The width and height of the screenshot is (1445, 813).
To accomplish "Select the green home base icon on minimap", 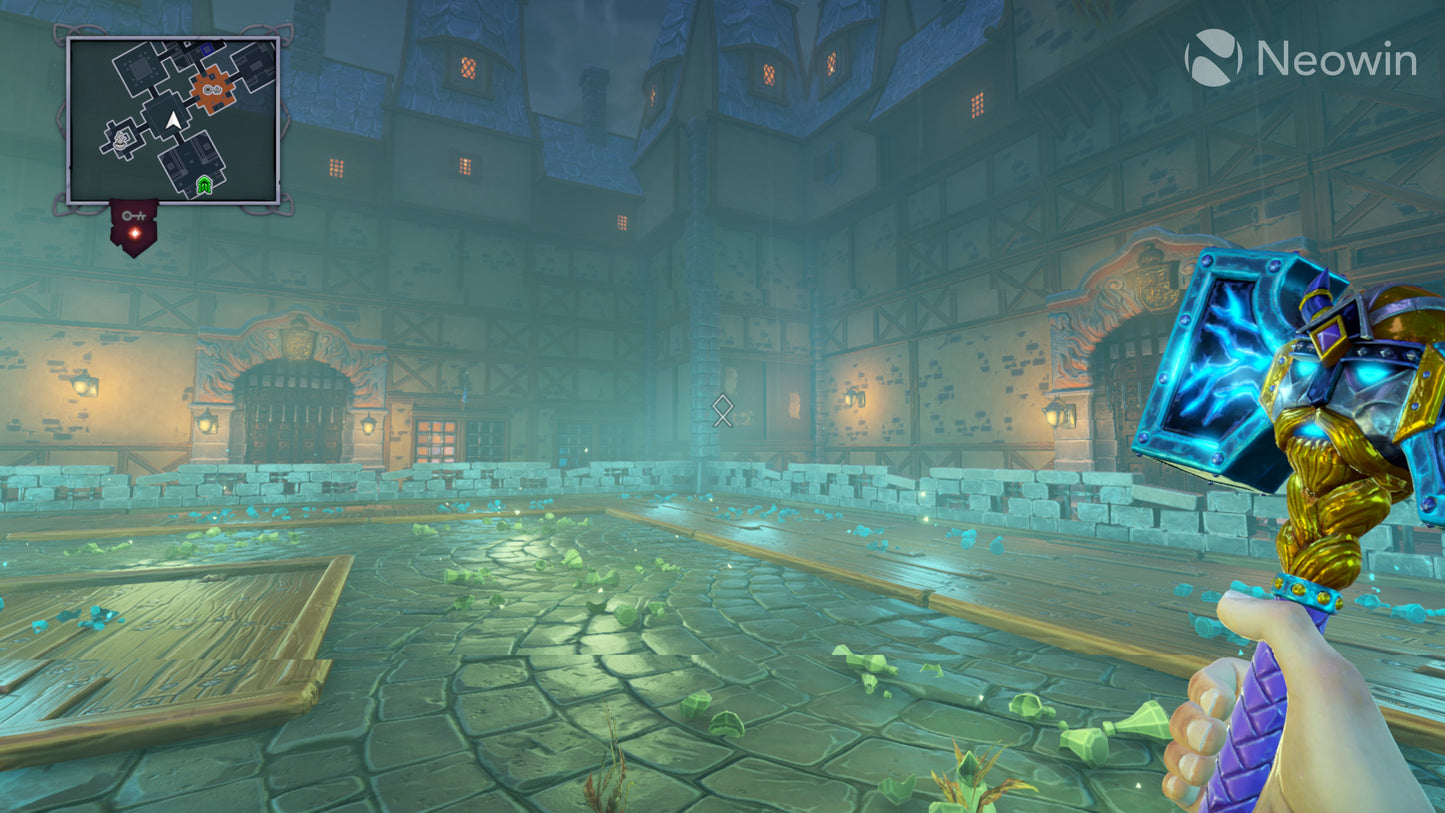I will [x=203, y=184].
